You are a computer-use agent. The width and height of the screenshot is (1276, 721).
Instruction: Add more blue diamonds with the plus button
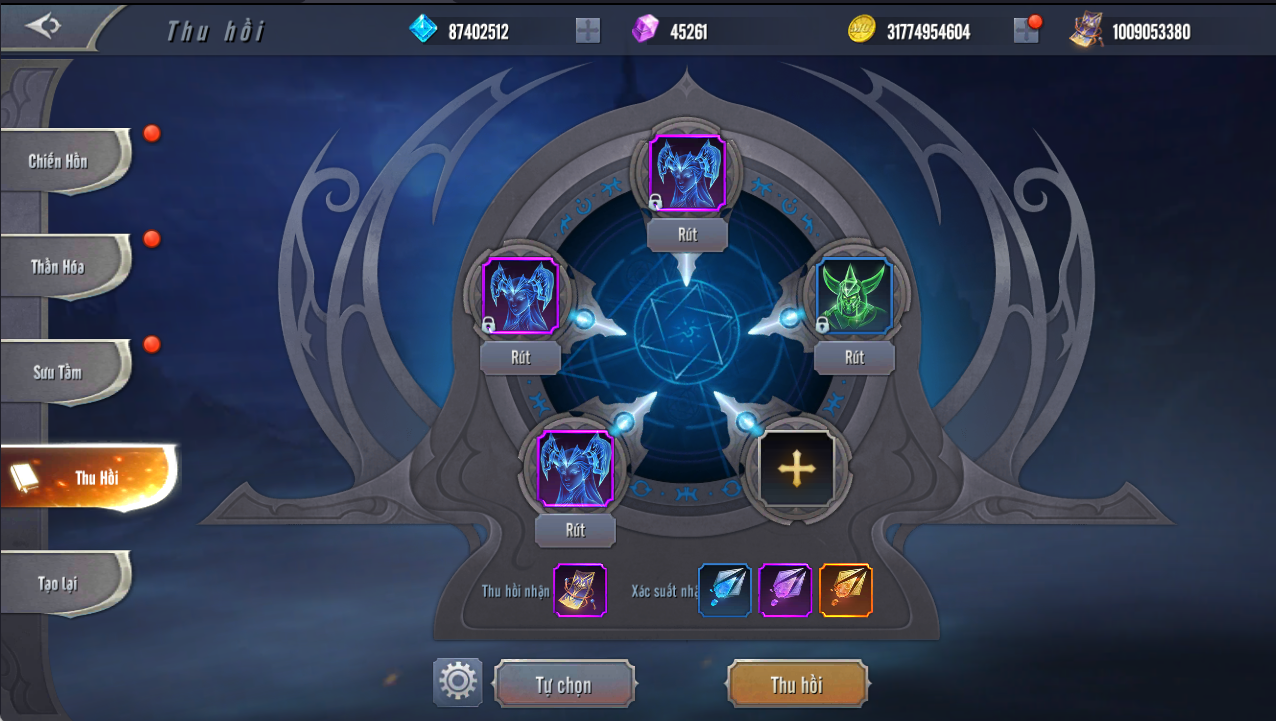point(588,31)
